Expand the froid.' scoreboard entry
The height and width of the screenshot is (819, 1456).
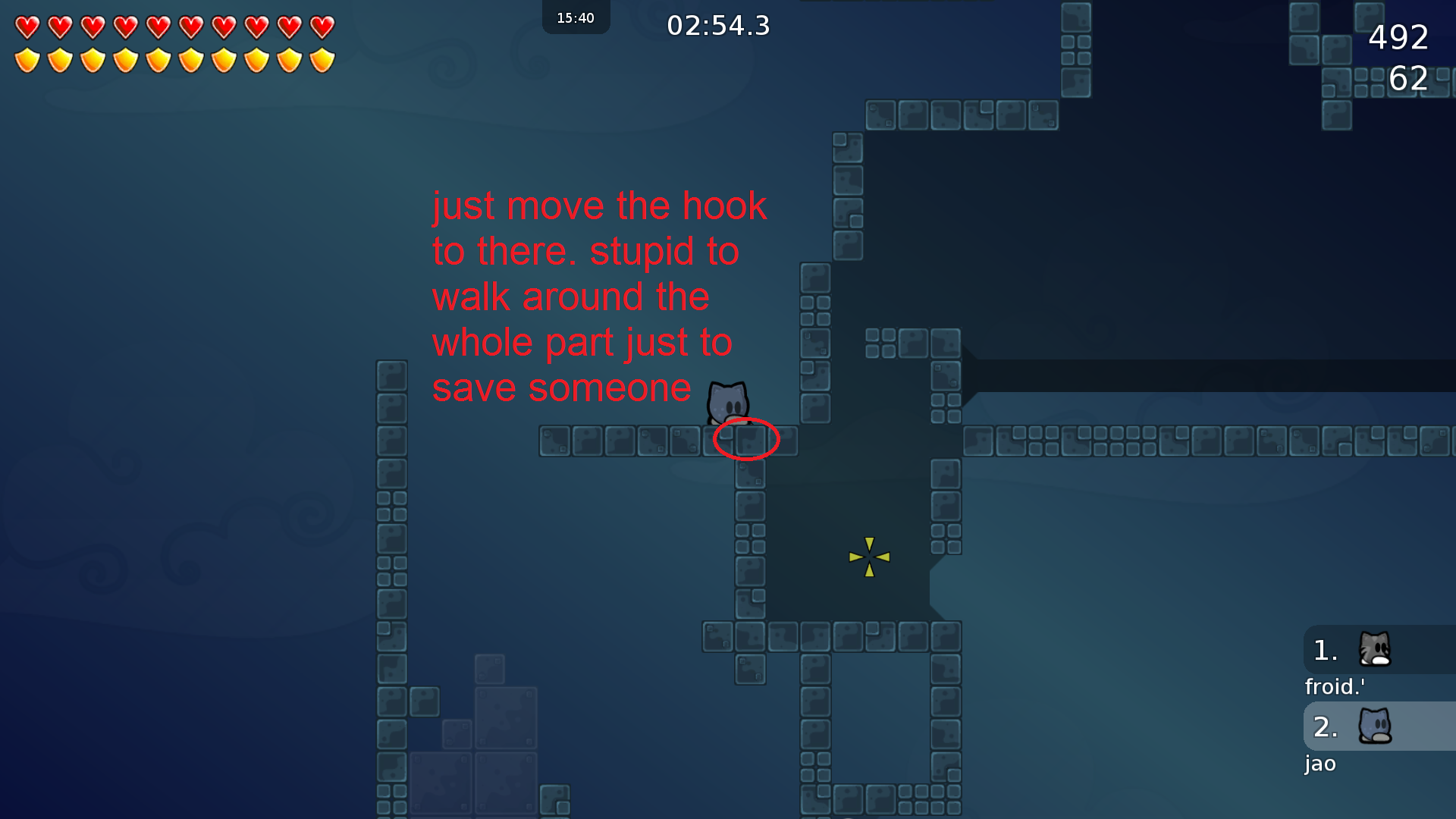click(x=1334, y=686)
